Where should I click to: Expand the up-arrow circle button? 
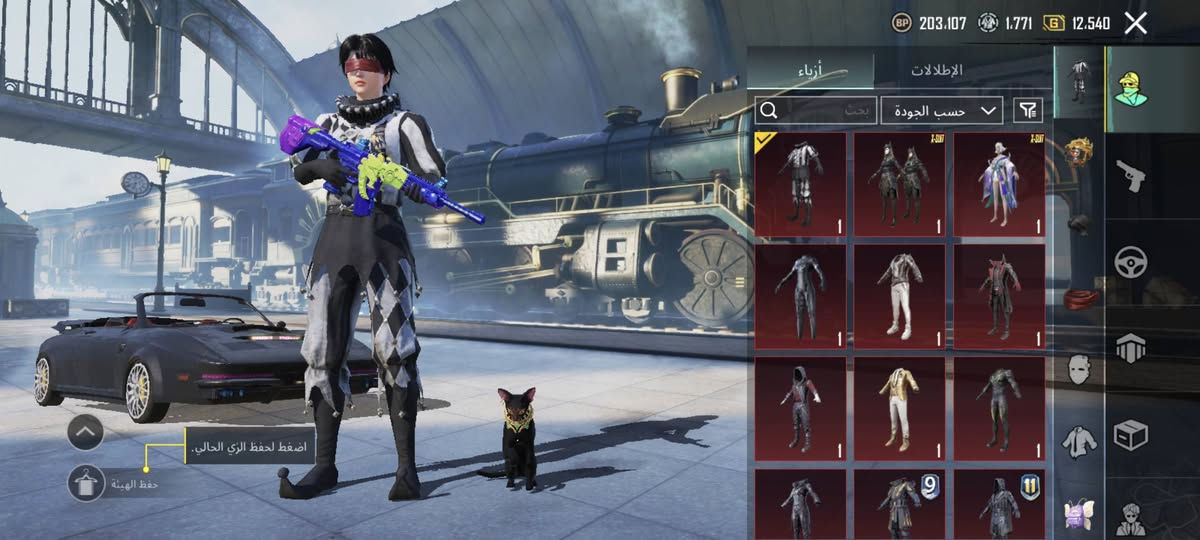pos(86,432)
